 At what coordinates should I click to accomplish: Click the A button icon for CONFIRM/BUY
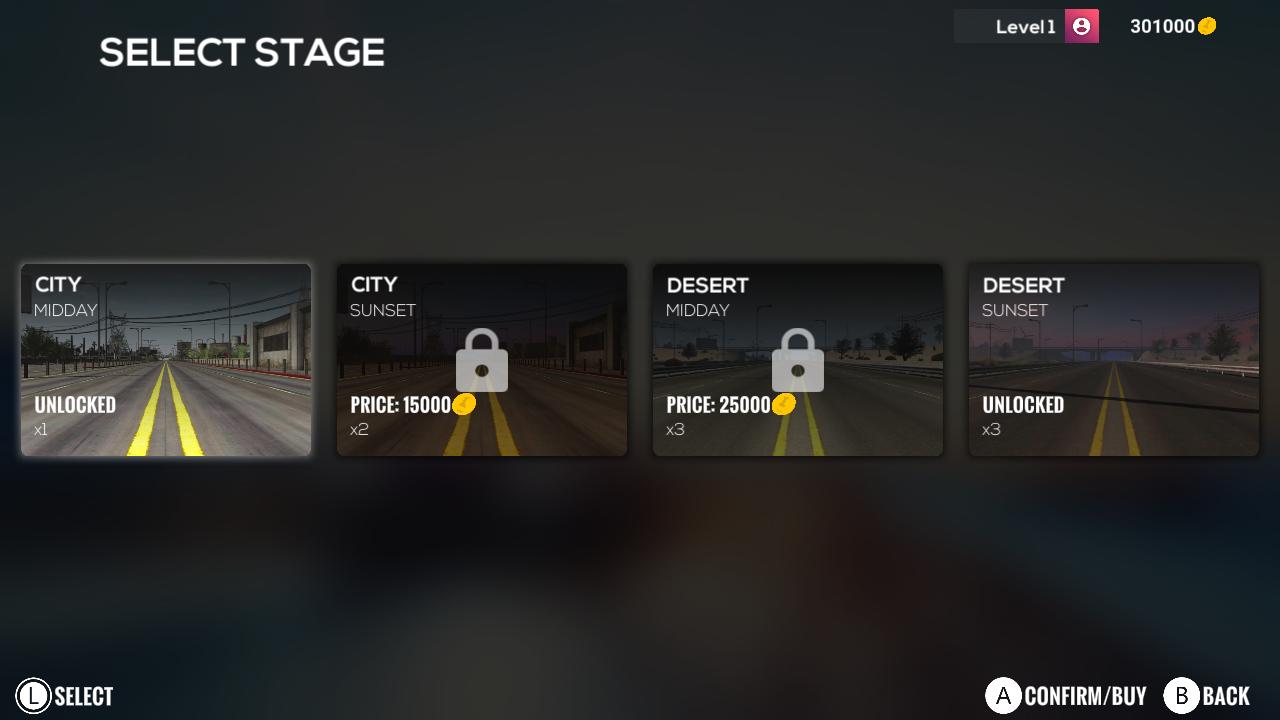point(1002,695)
